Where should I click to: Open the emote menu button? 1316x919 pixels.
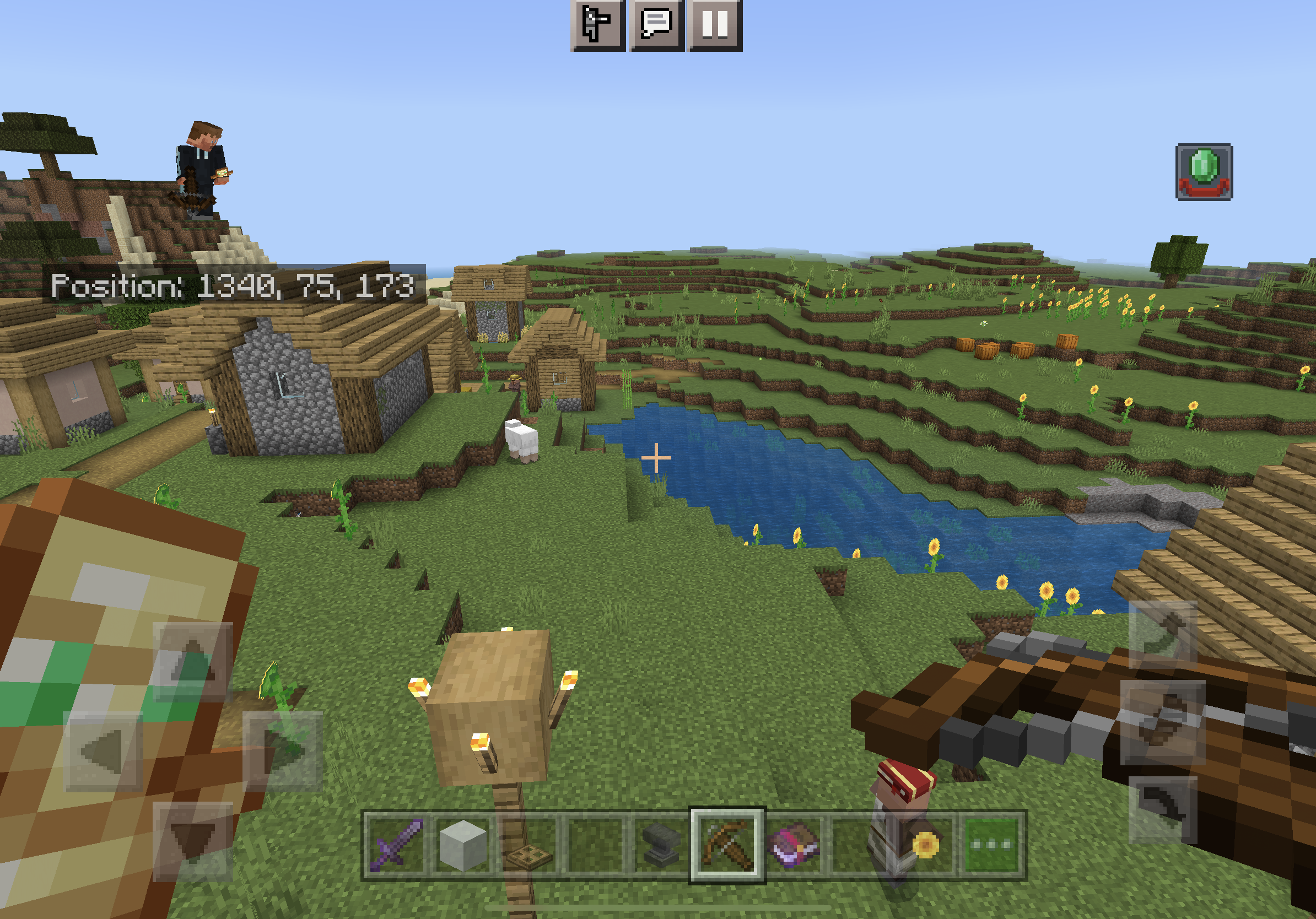point(597,25)
